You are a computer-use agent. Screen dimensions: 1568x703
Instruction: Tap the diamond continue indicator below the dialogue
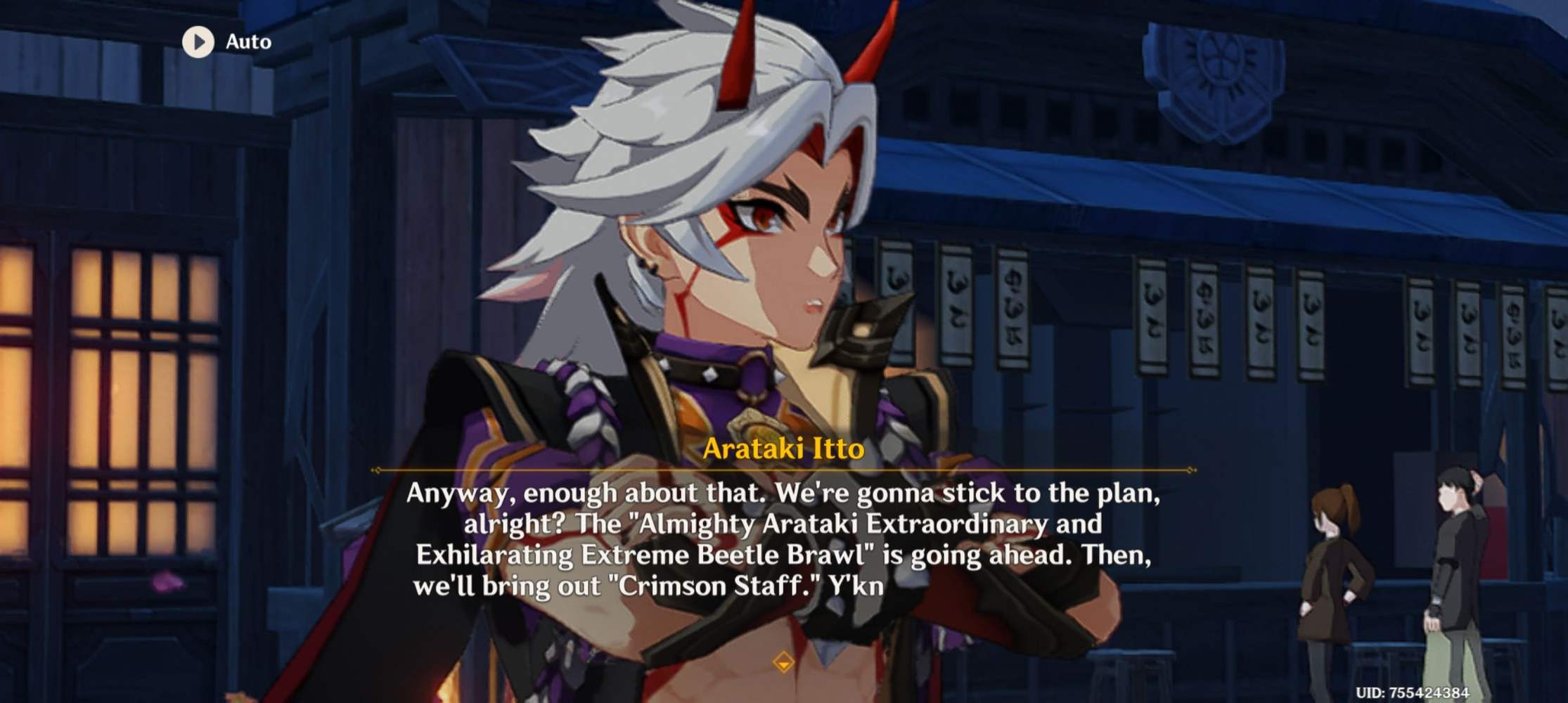[784, 662]
